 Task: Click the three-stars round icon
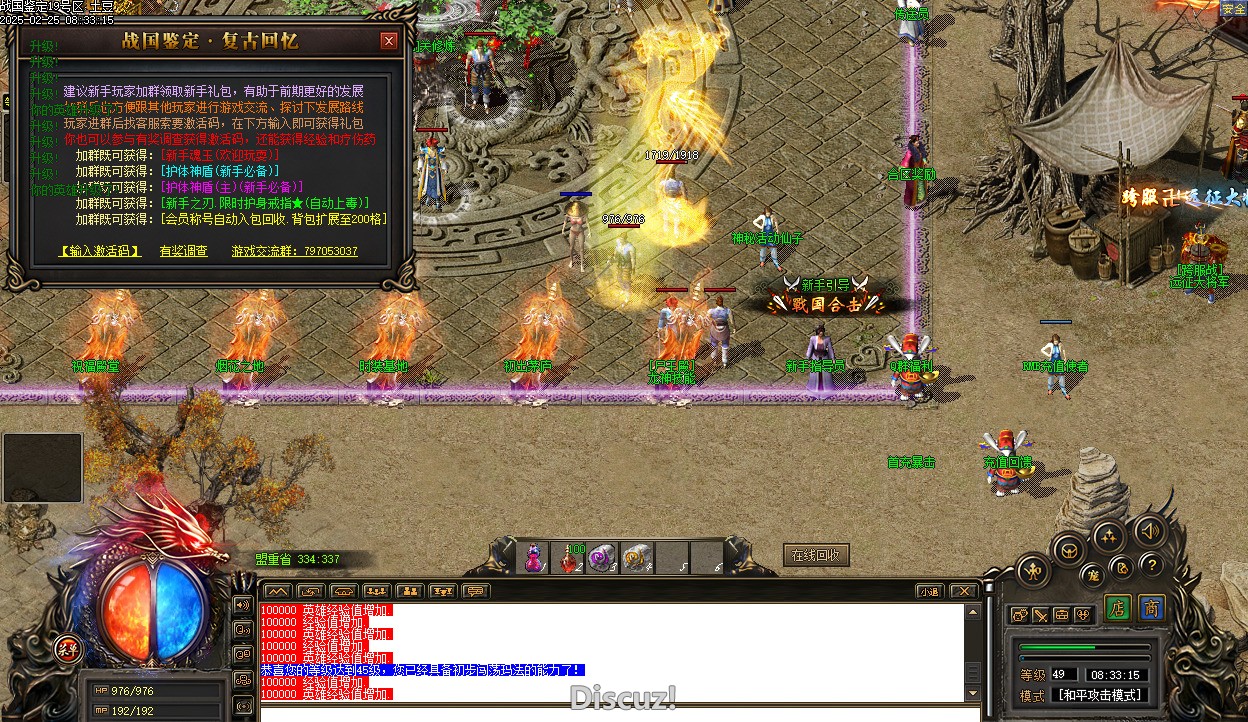(1110, 539)
